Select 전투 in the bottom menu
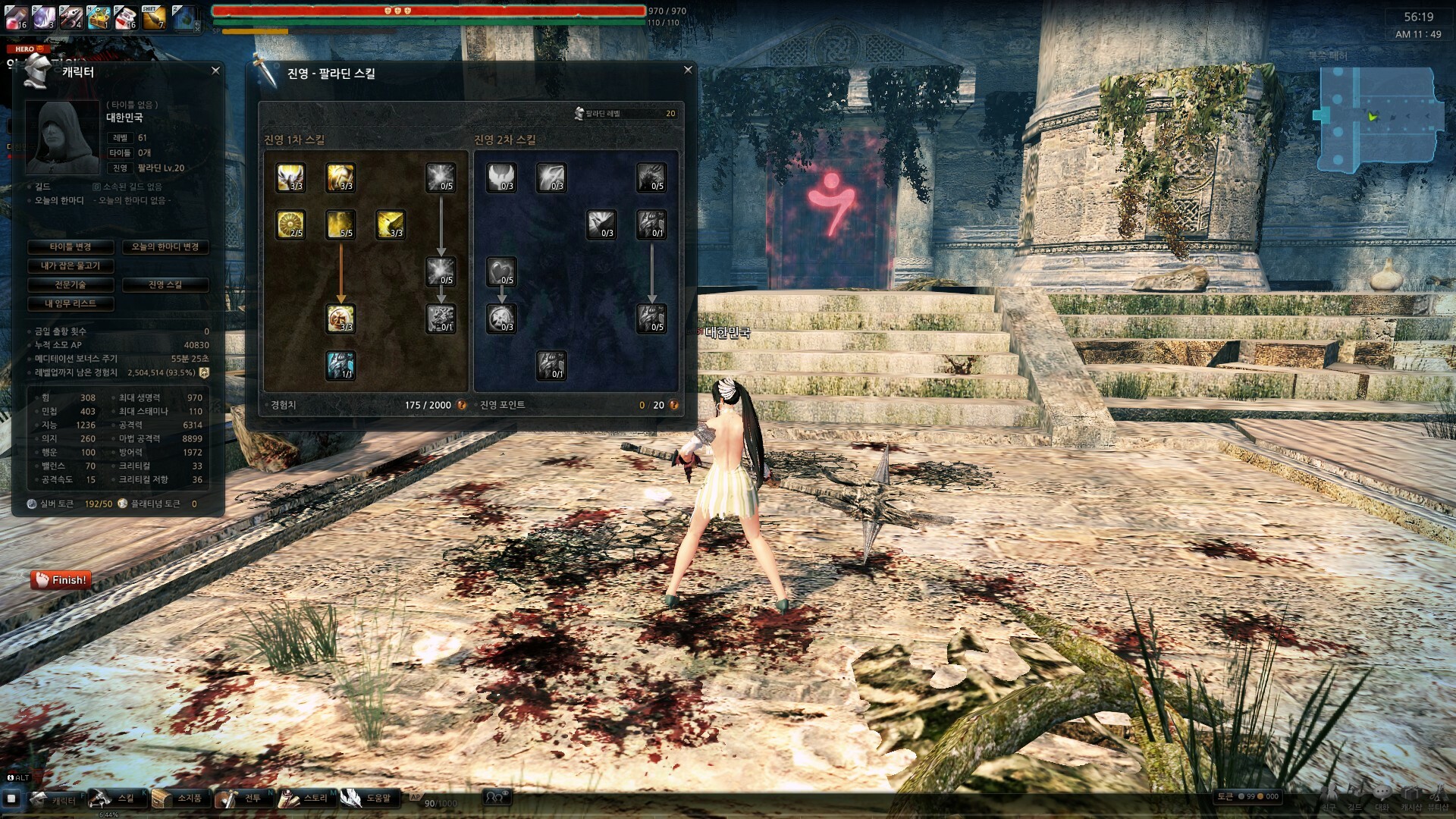Image resolution: width=1456 pixels, height=819 pixels. tap(241, 799)
